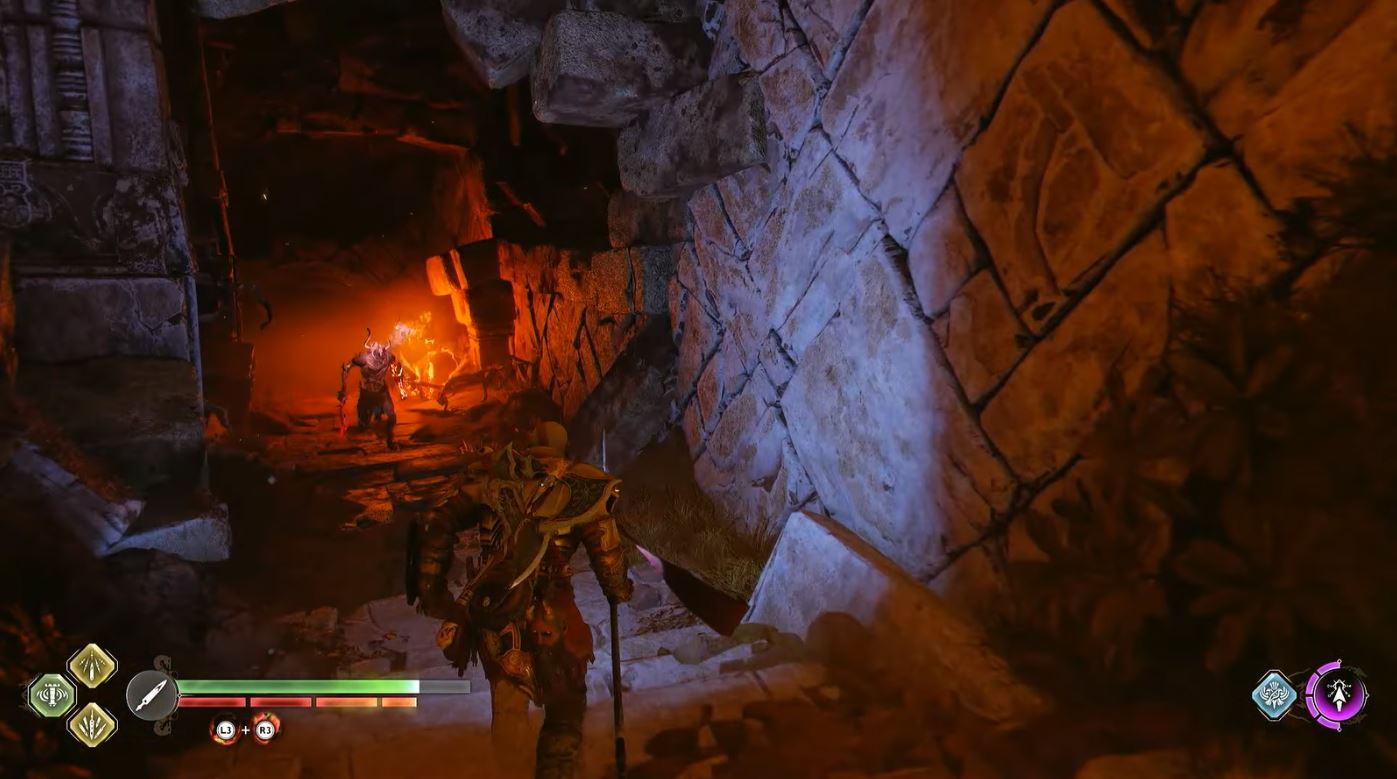Select the upper gold diamond runic attack

[92, 667]
